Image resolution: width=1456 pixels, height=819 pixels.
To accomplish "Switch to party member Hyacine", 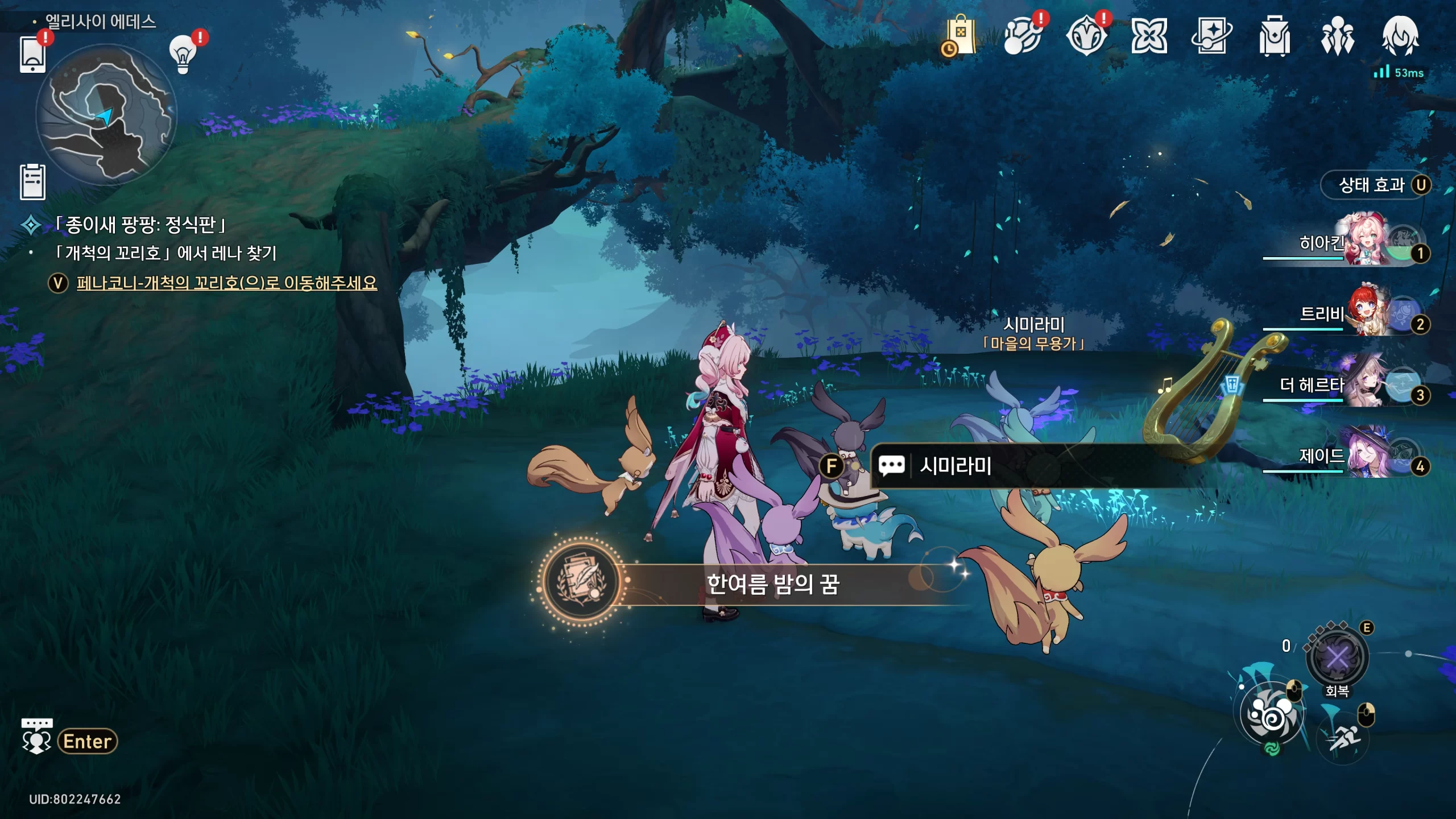I will click(x=1365, y=242).
